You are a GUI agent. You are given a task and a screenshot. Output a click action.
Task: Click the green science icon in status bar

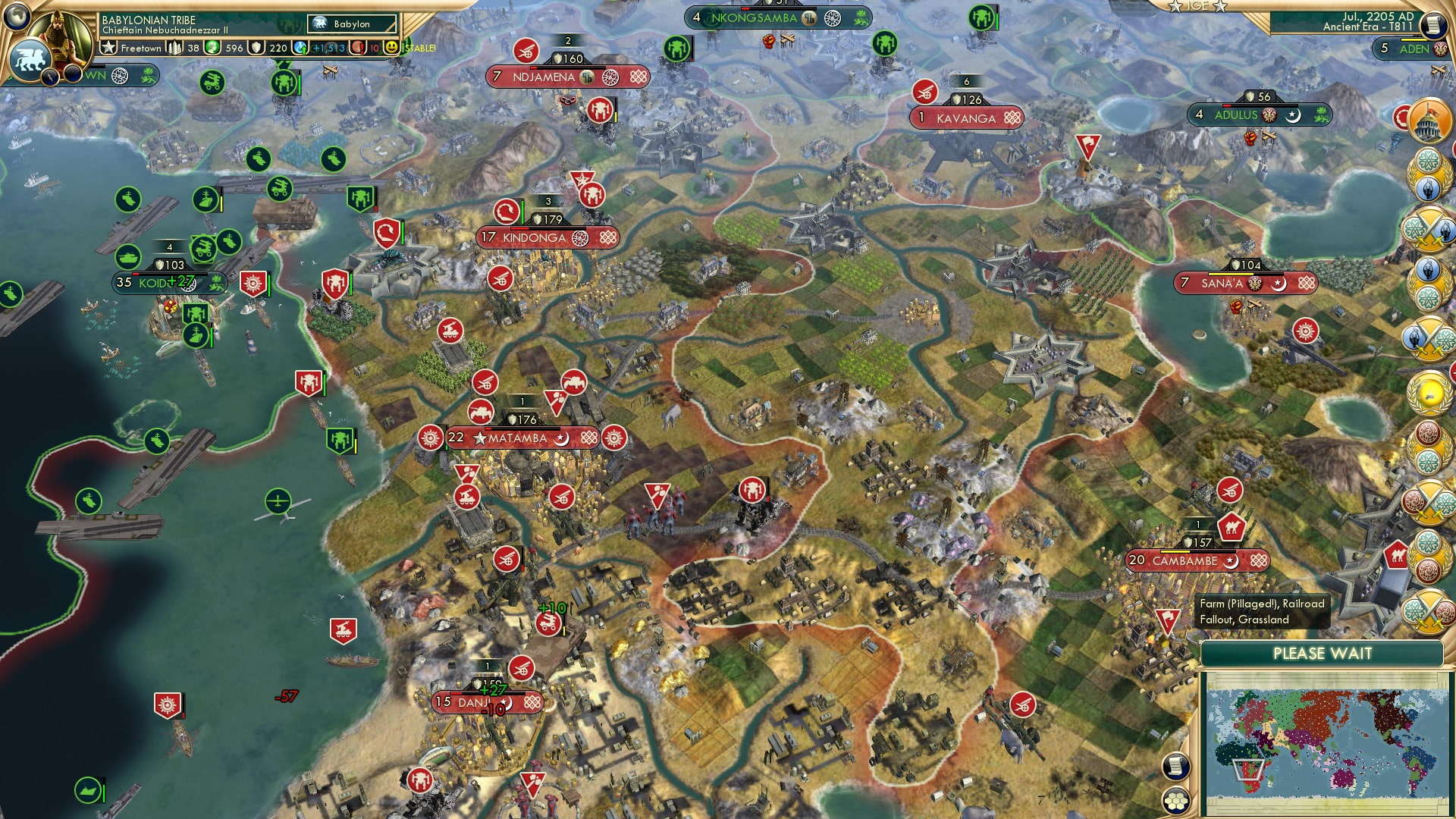213,47
